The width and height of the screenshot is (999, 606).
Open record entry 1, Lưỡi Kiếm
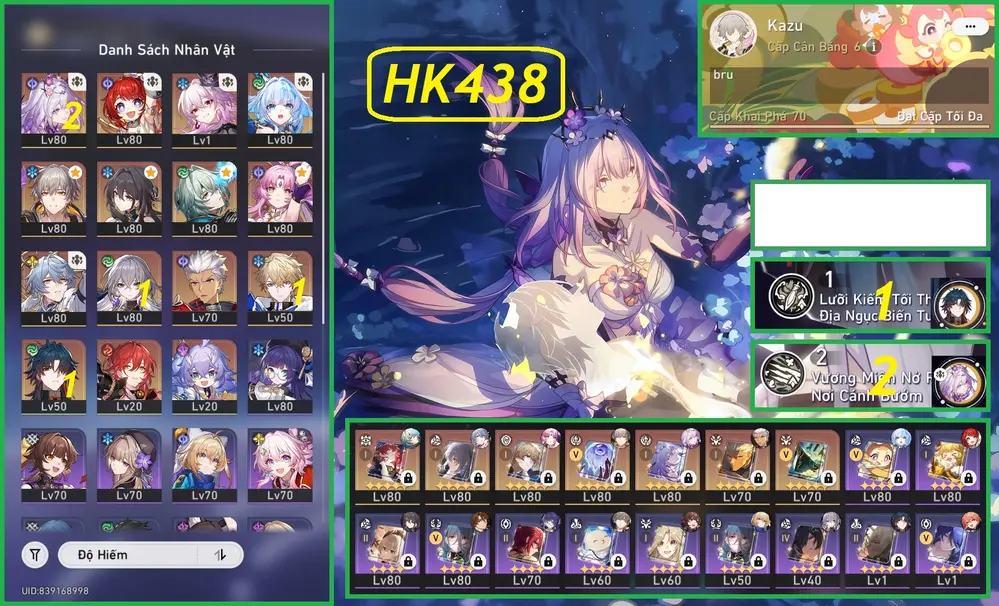coord(870,296)
